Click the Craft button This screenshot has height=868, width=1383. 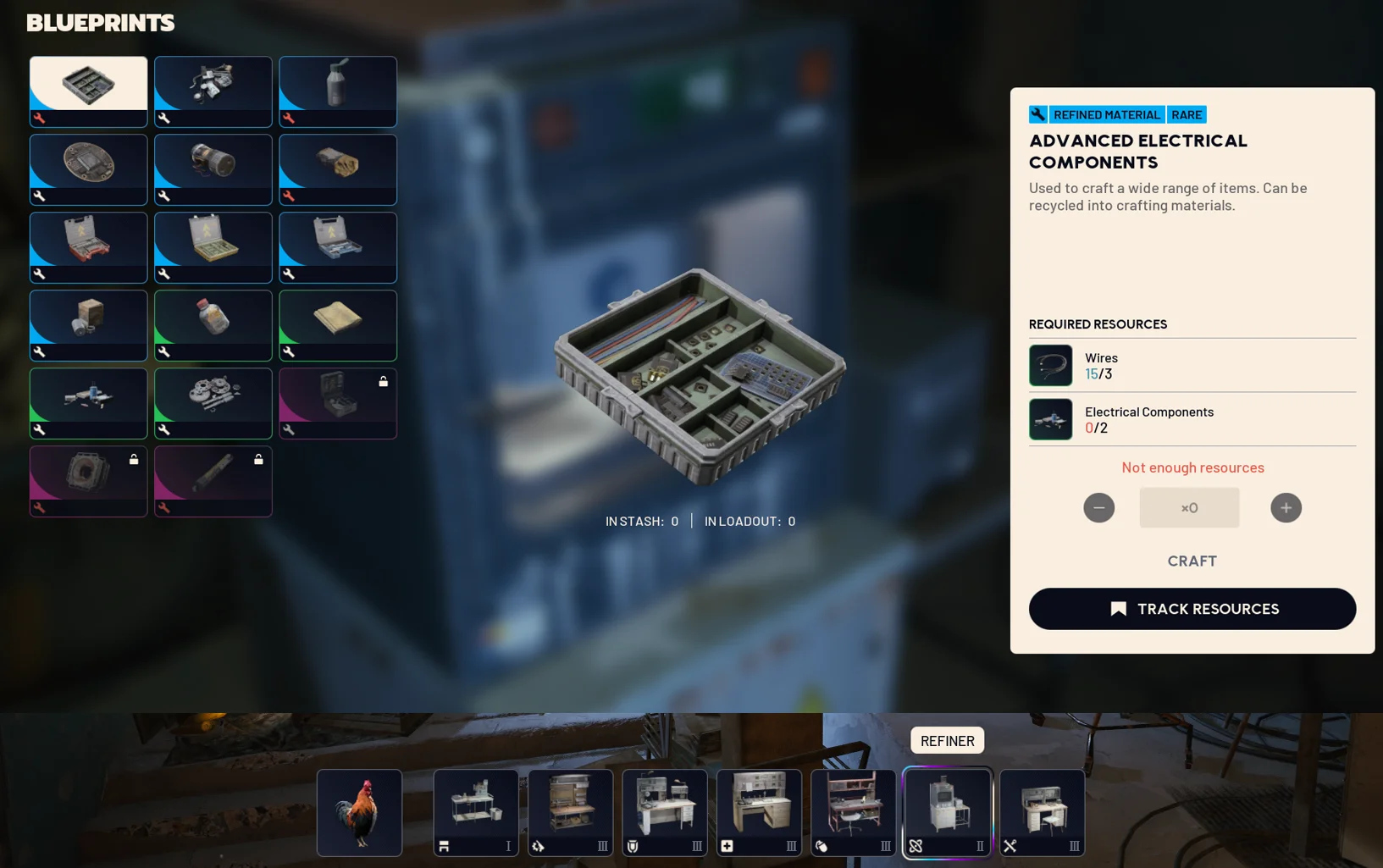click(x=1192, y=561)
